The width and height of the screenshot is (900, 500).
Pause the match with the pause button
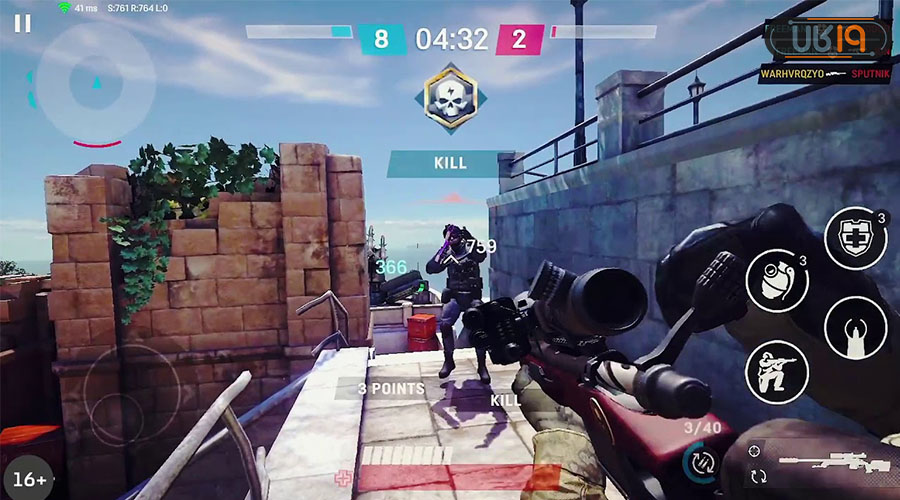[22, 23]
